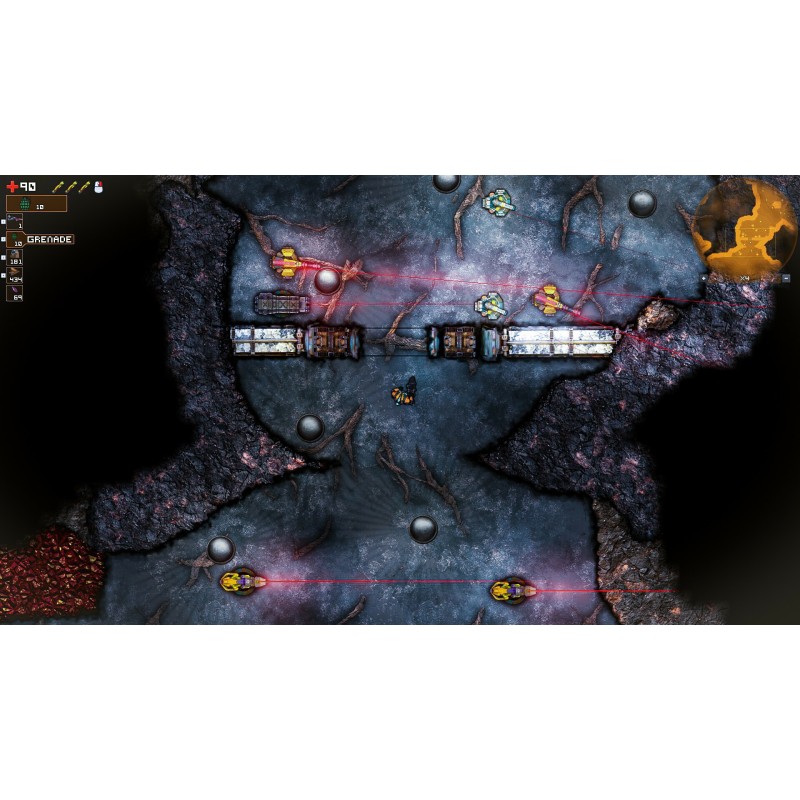The image size is (800, 800).
Task: Click the wide equipped grenade panel under health
Action: pos(37,204)
